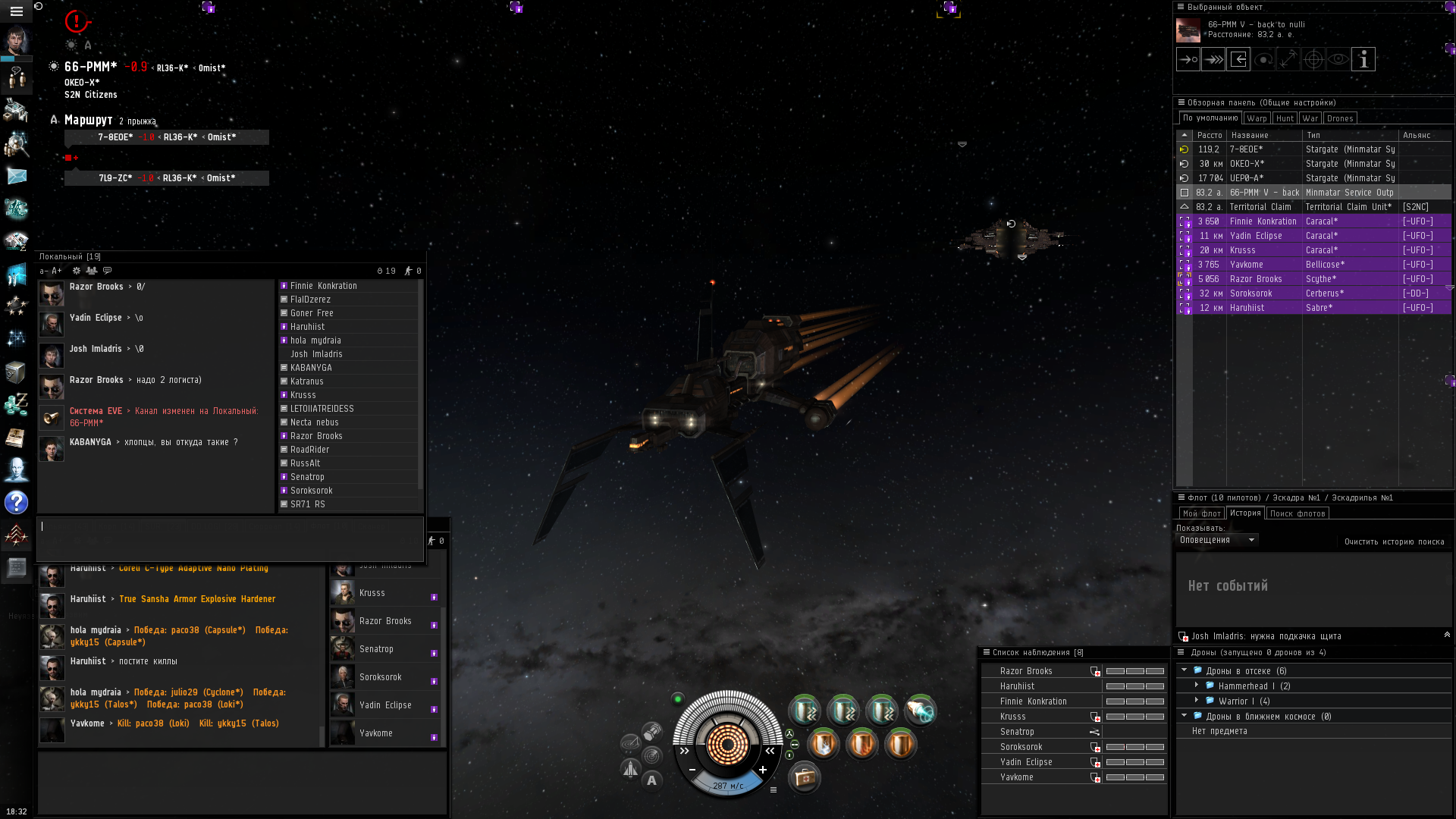
Task: Show info for the selected object
Action: 1363,59
